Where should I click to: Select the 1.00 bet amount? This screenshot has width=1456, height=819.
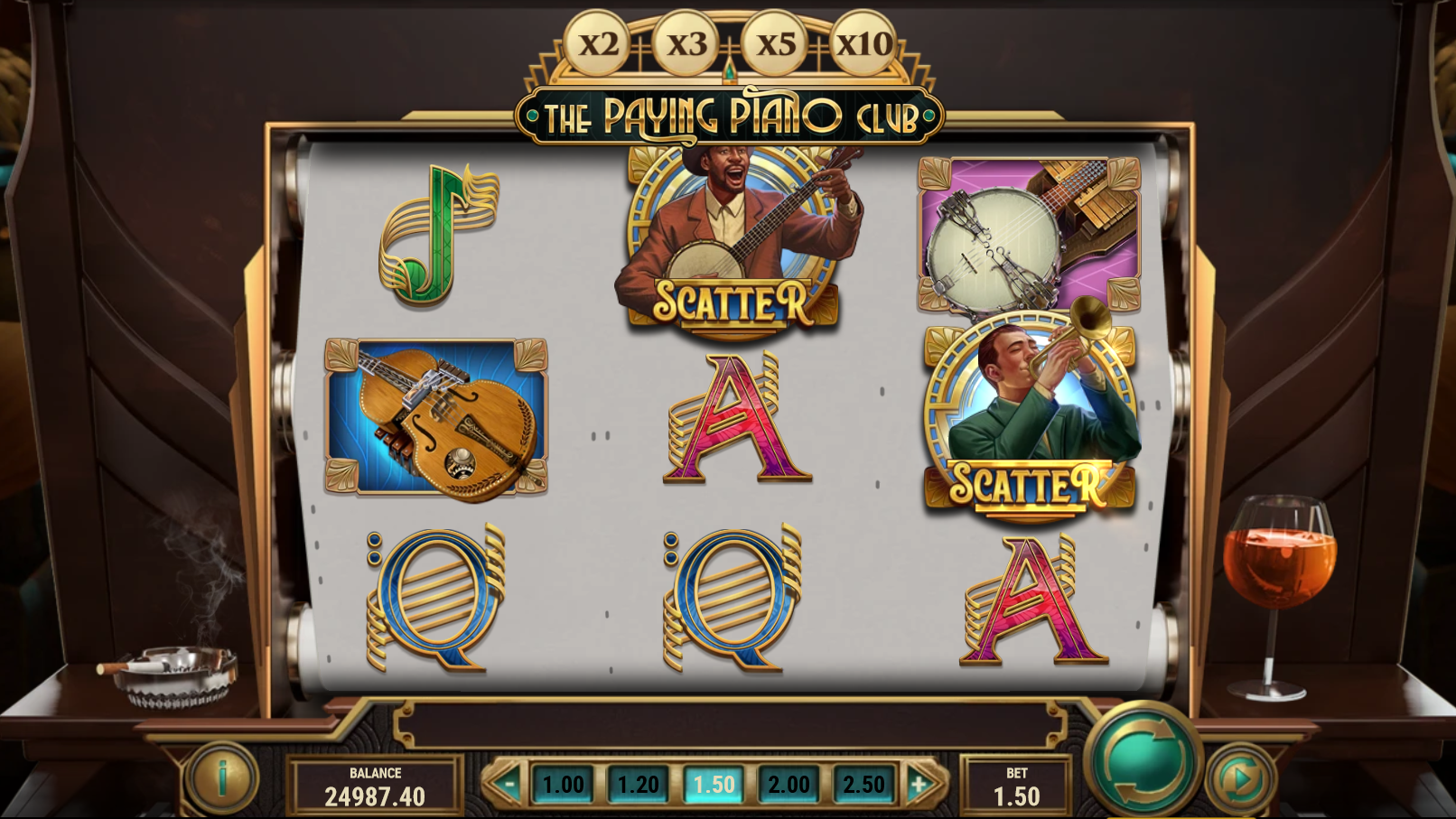(x=564, y=785)
